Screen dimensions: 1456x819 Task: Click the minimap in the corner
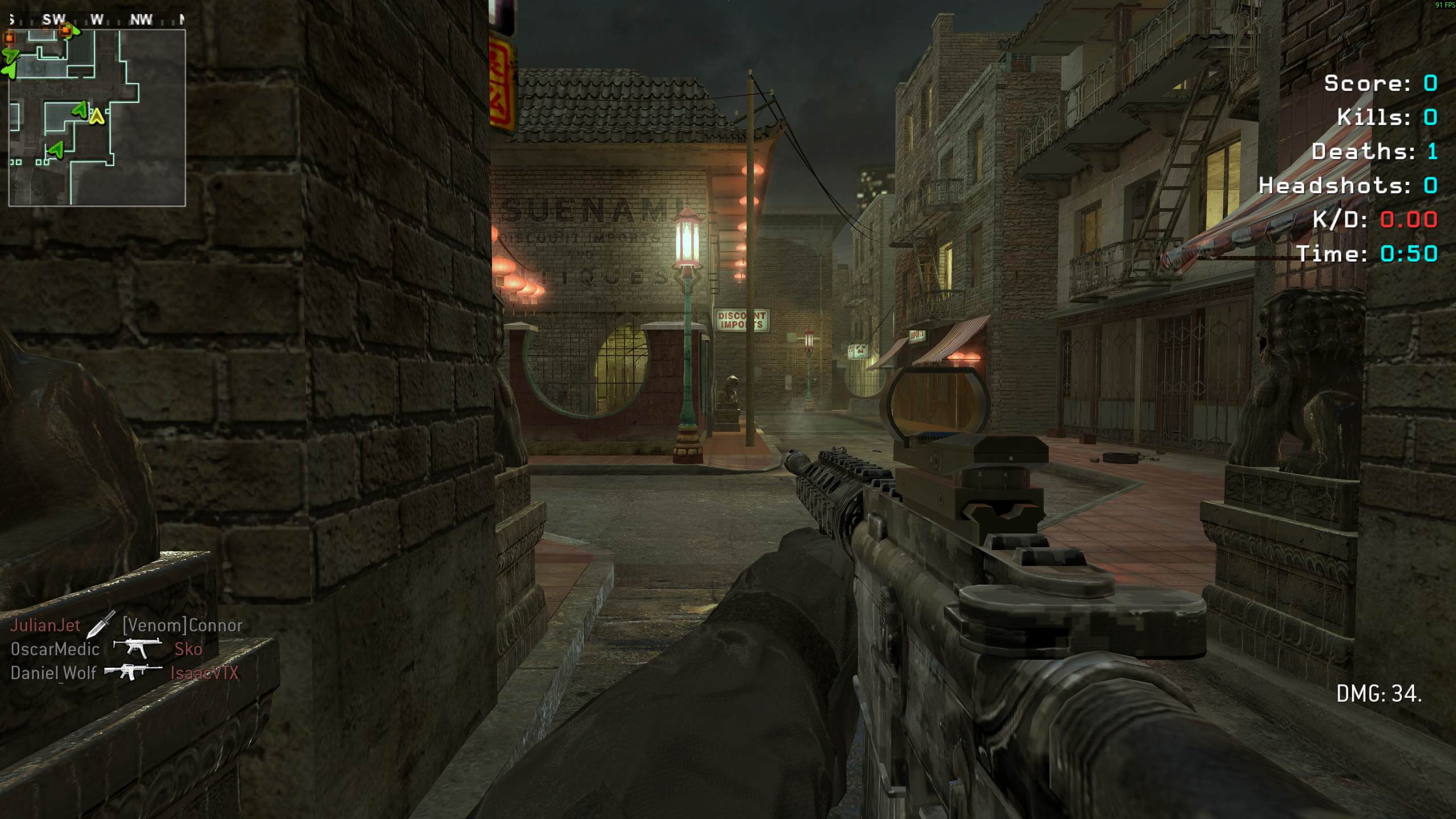[x=97, y=117]
